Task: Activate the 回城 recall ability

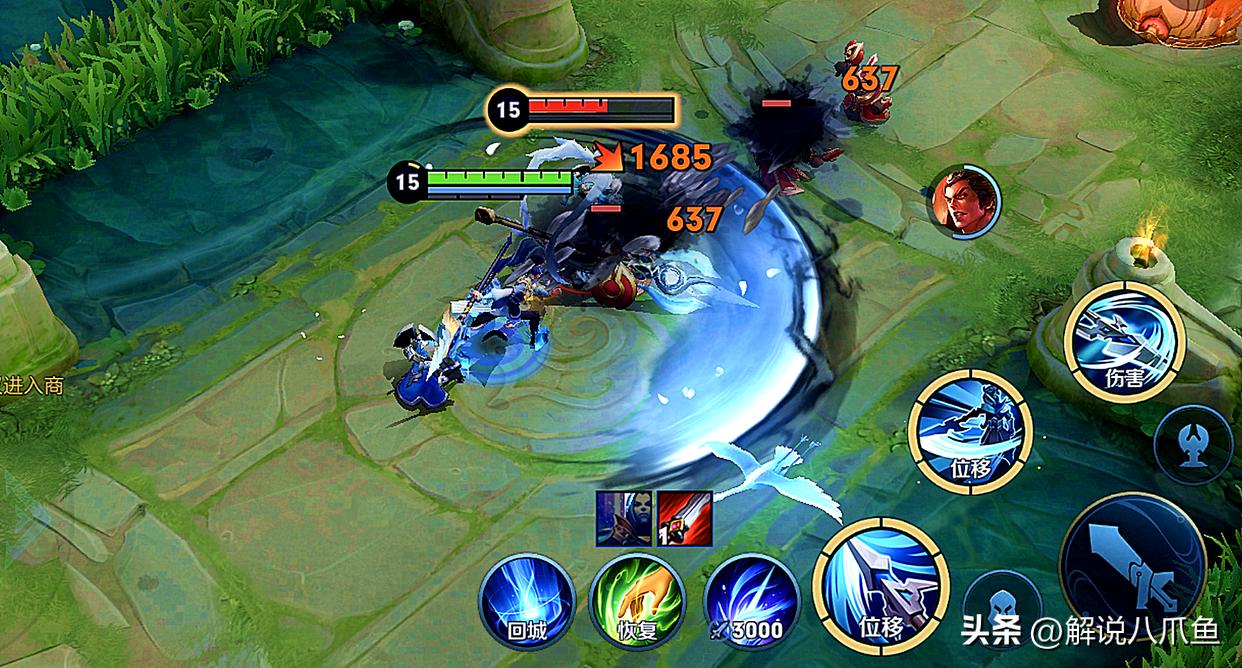Action: pyautogui.click(x=527, y=601)
